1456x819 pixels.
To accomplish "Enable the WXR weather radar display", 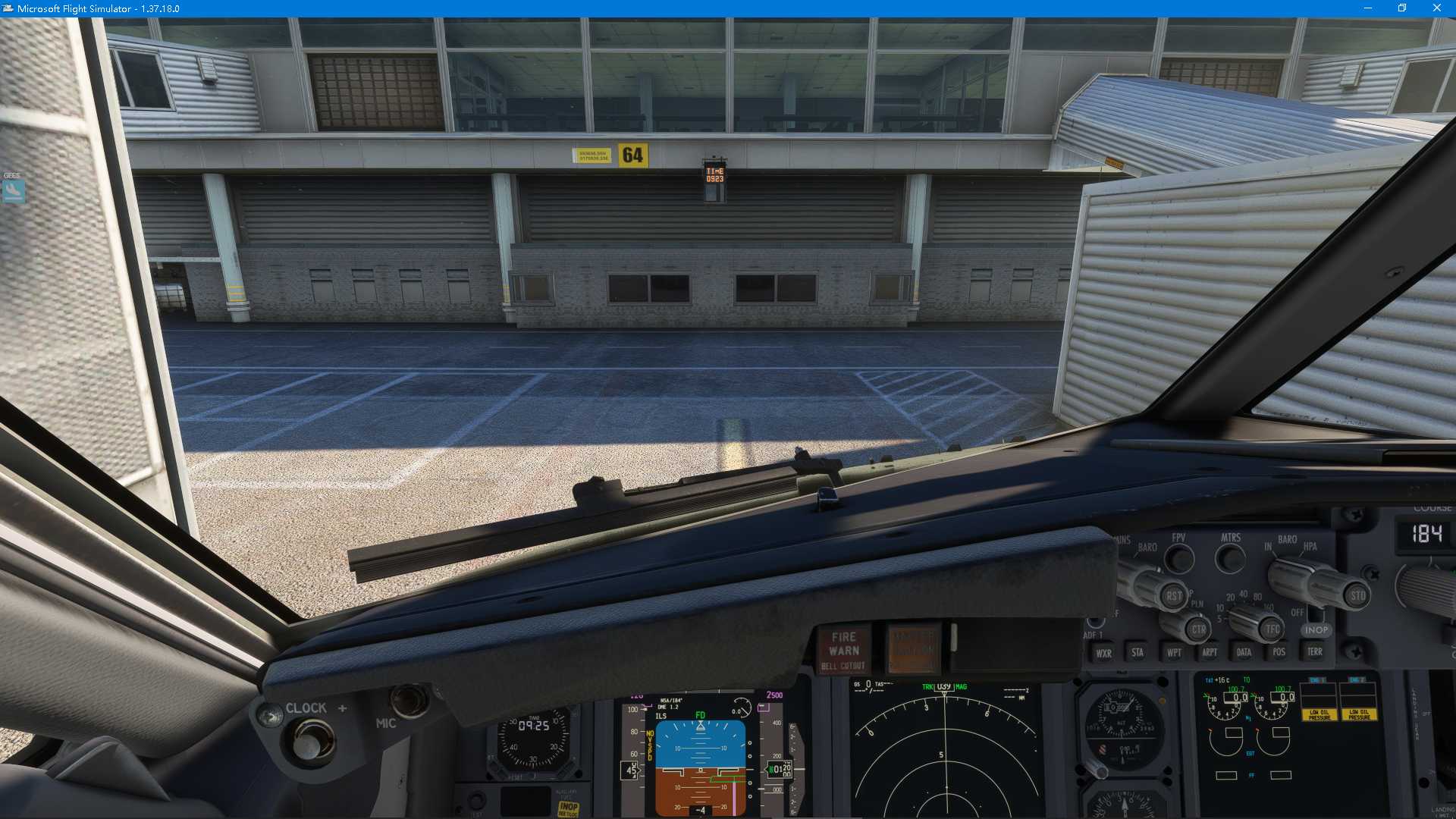I will click(x=1103, y=652).
